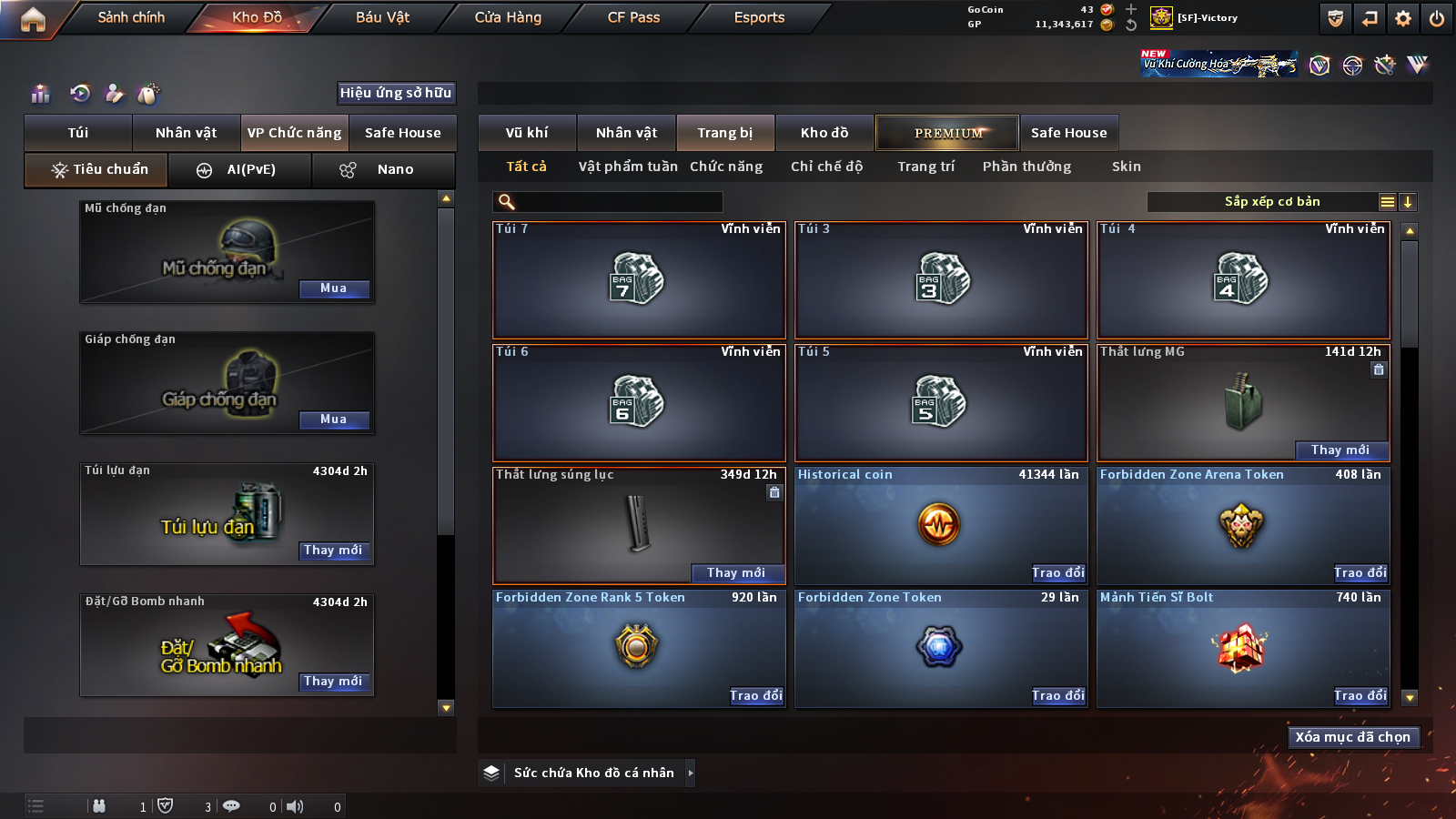The height and width of the screenshot is (819, 1456).
Task: Switch to the Nano equipment tab
Action: click(x=383, y=169)
